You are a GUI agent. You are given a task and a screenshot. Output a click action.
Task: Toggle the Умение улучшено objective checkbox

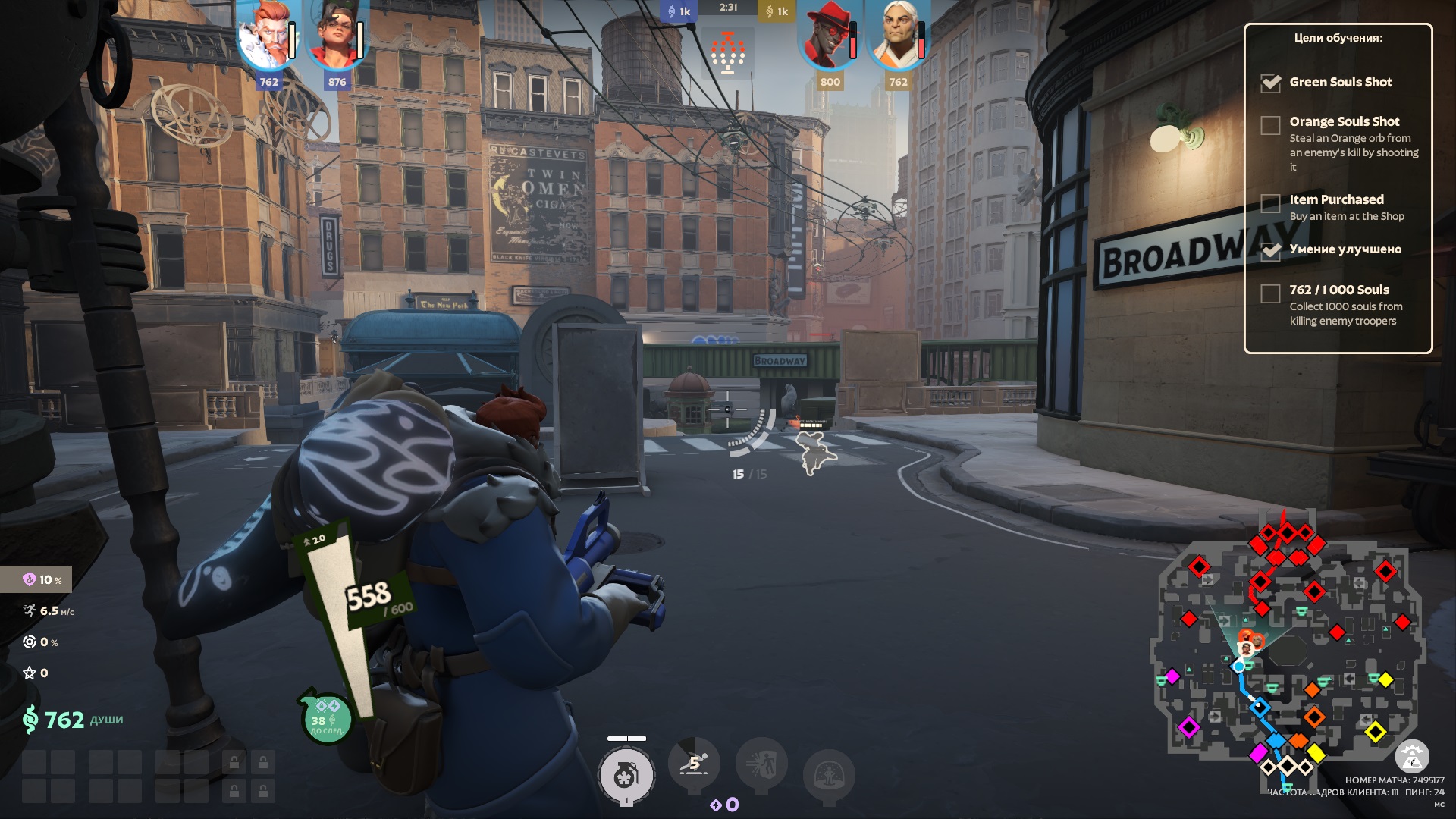tap(1271, 251)
